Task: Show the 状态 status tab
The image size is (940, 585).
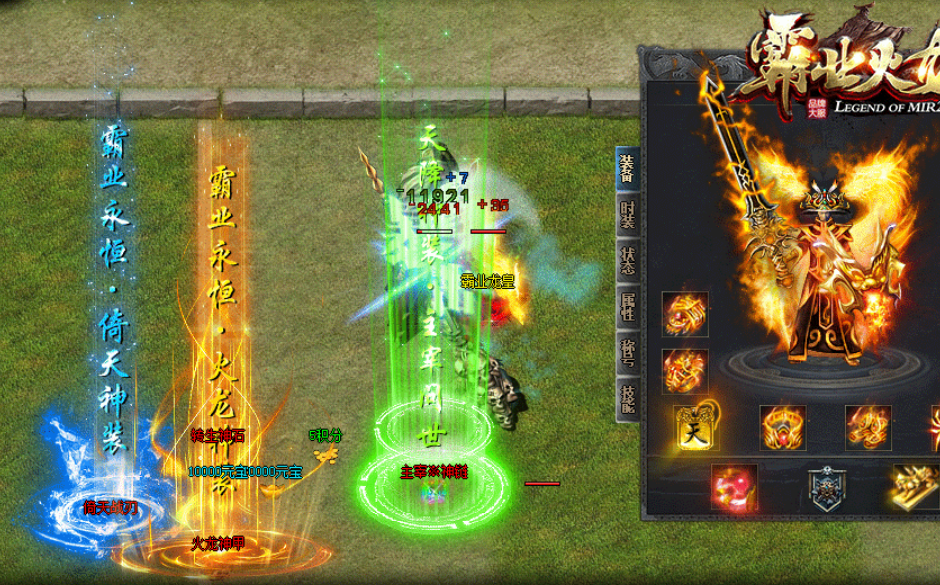Action: coord(626,259)
